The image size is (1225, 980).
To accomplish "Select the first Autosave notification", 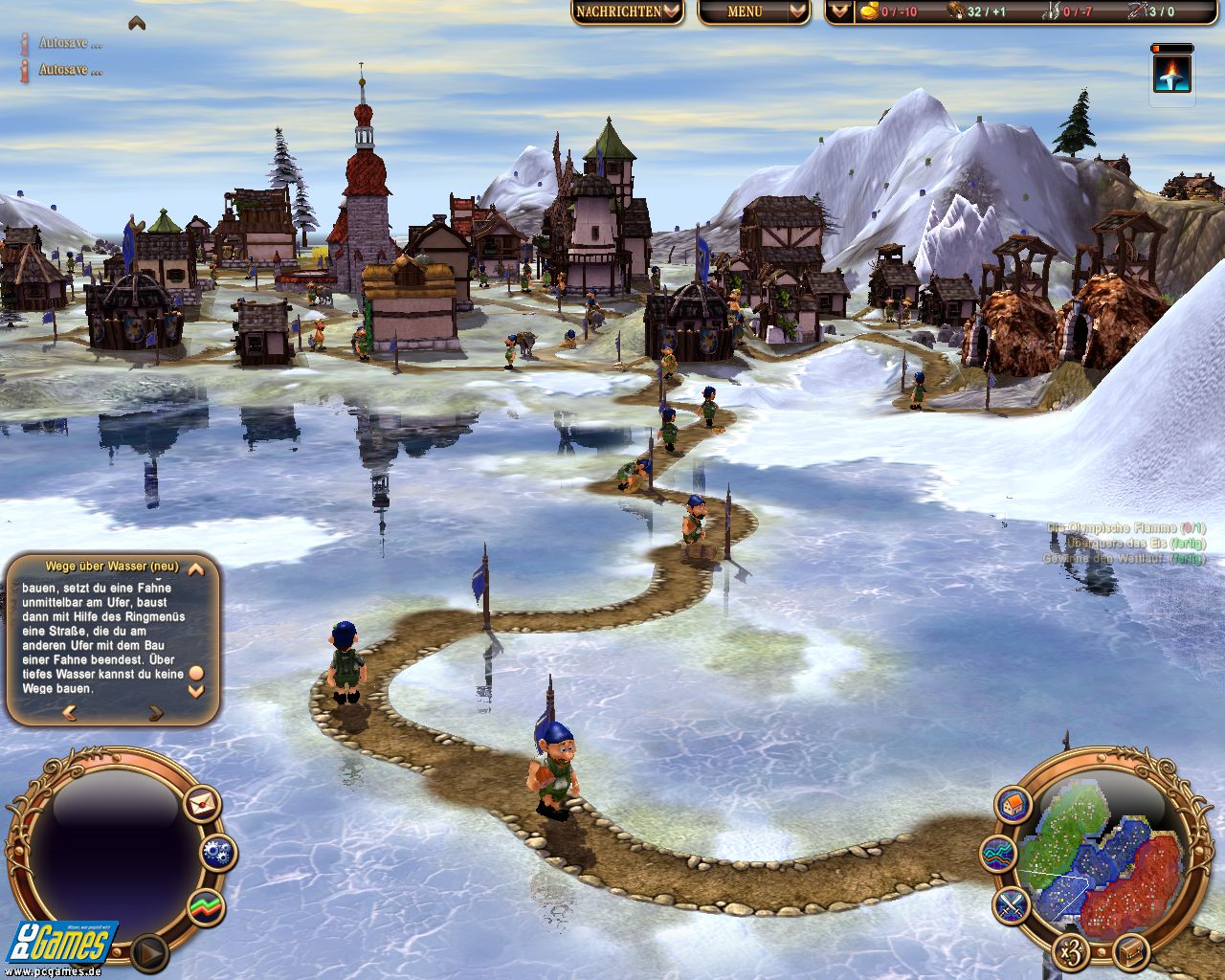I will [69, 43].
